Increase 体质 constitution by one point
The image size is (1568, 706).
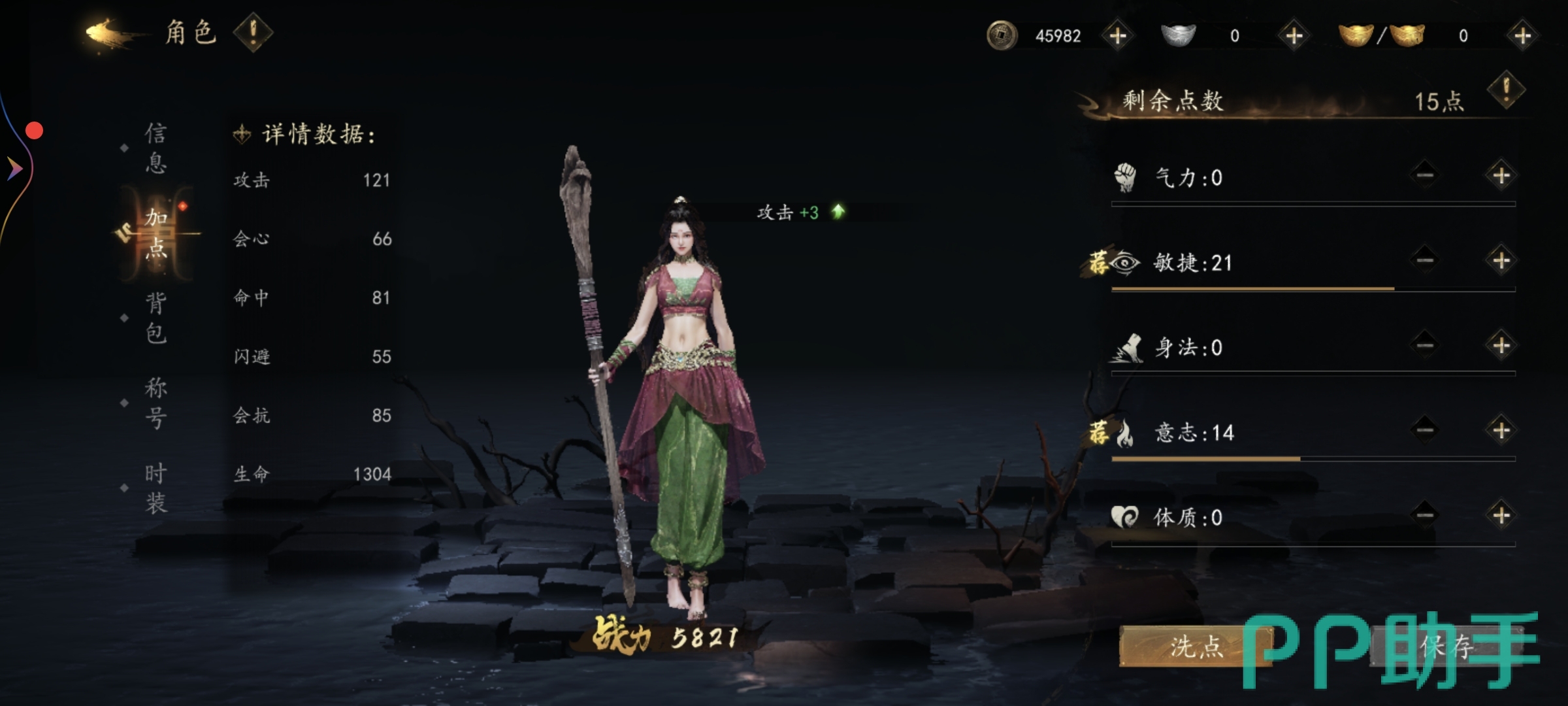coord(1501,515)
